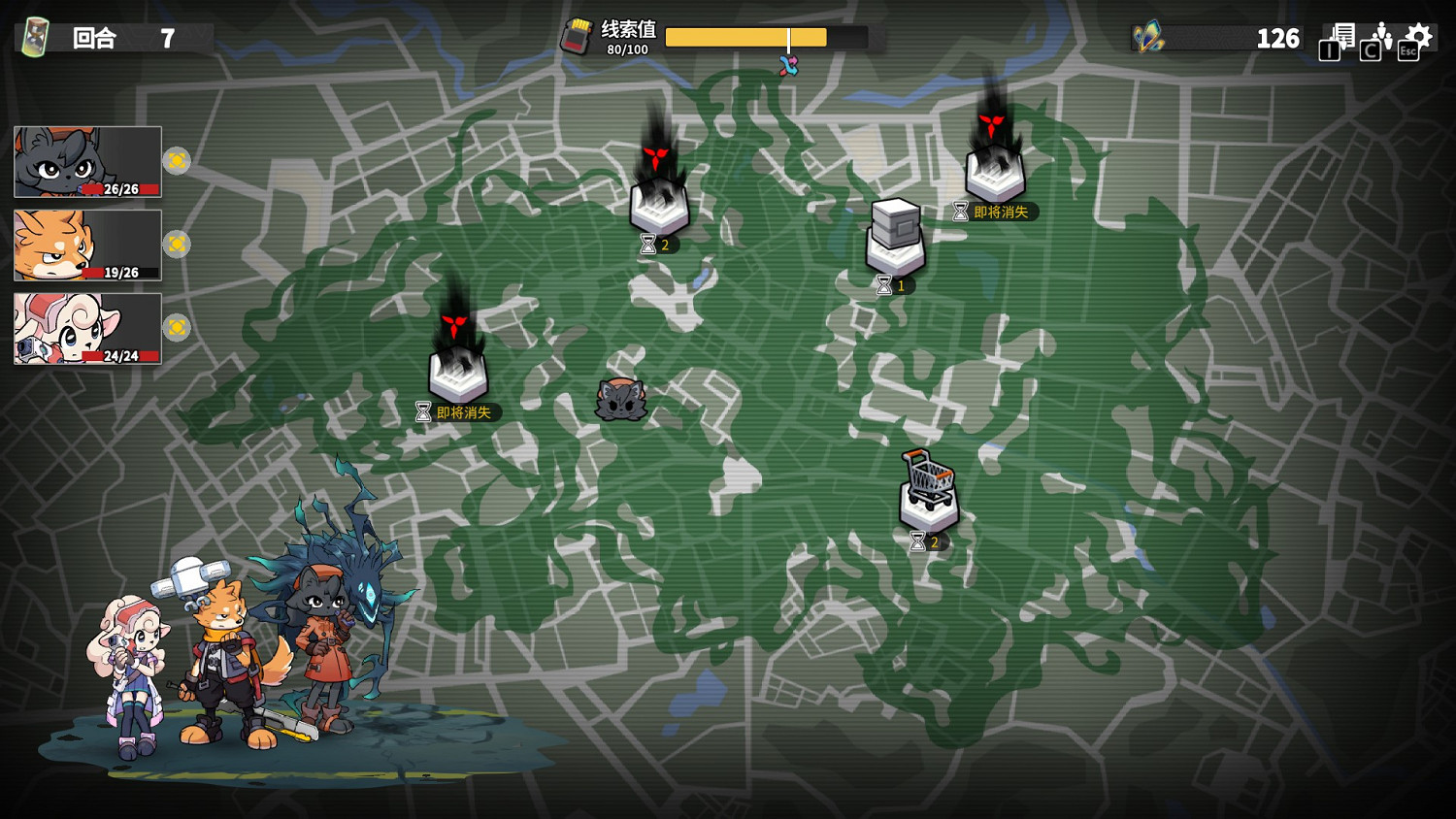Click the burning building node with 2 turns left

coord(660,204)
